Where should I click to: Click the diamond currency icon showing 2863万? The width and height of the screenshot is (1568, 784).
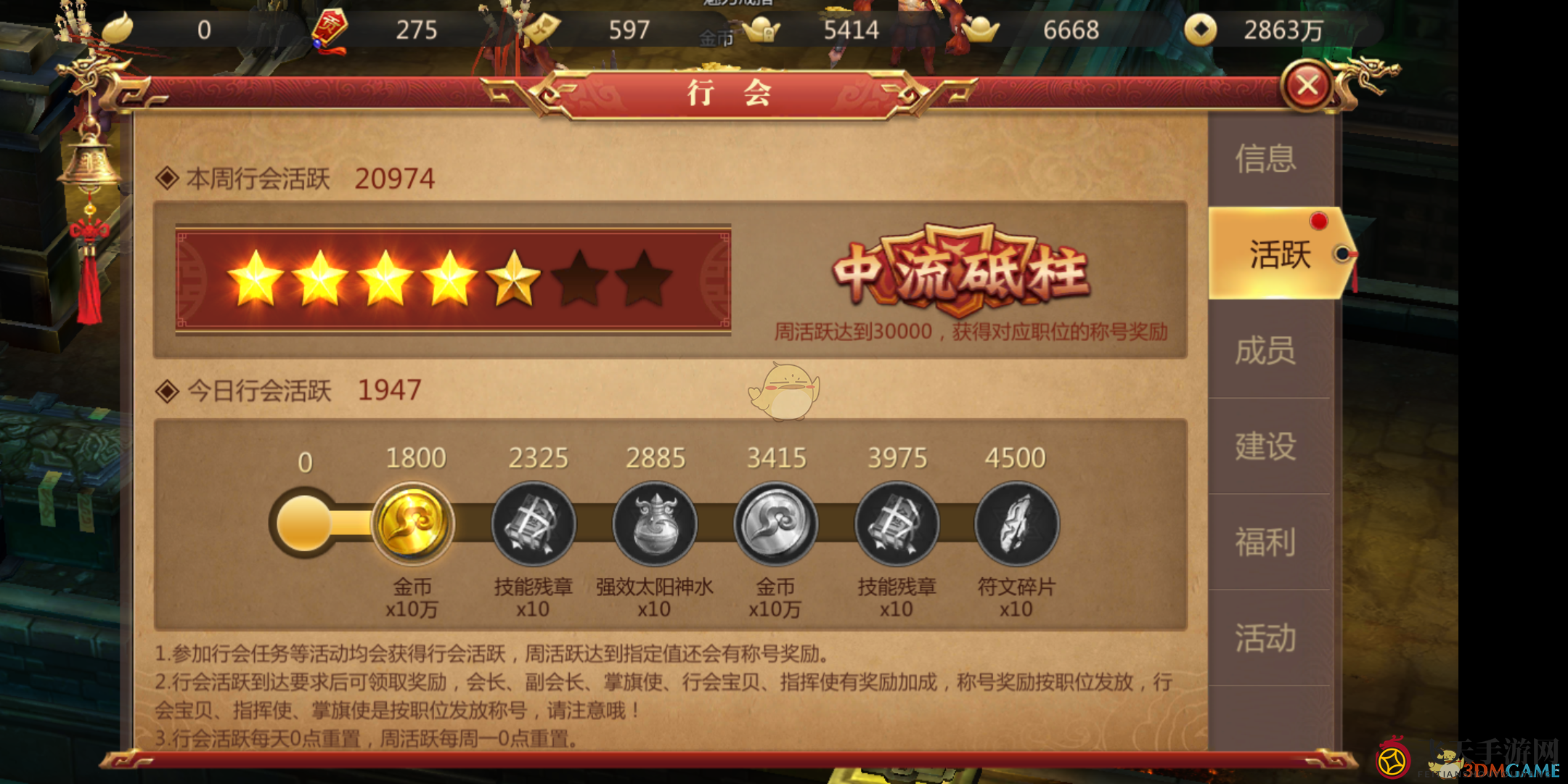coord(1203,29)
